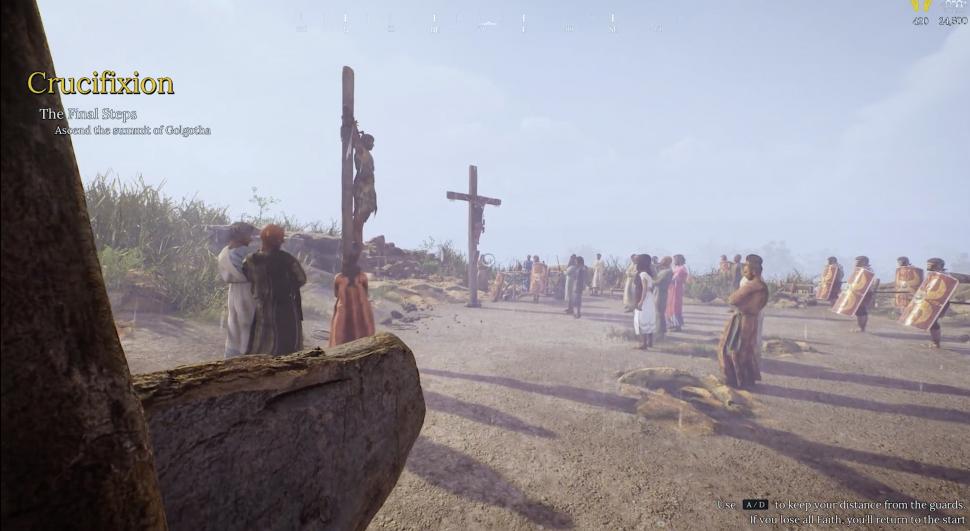Click the compass bar at the top
This screenshot has width=970, height=531.
(478, 22)
